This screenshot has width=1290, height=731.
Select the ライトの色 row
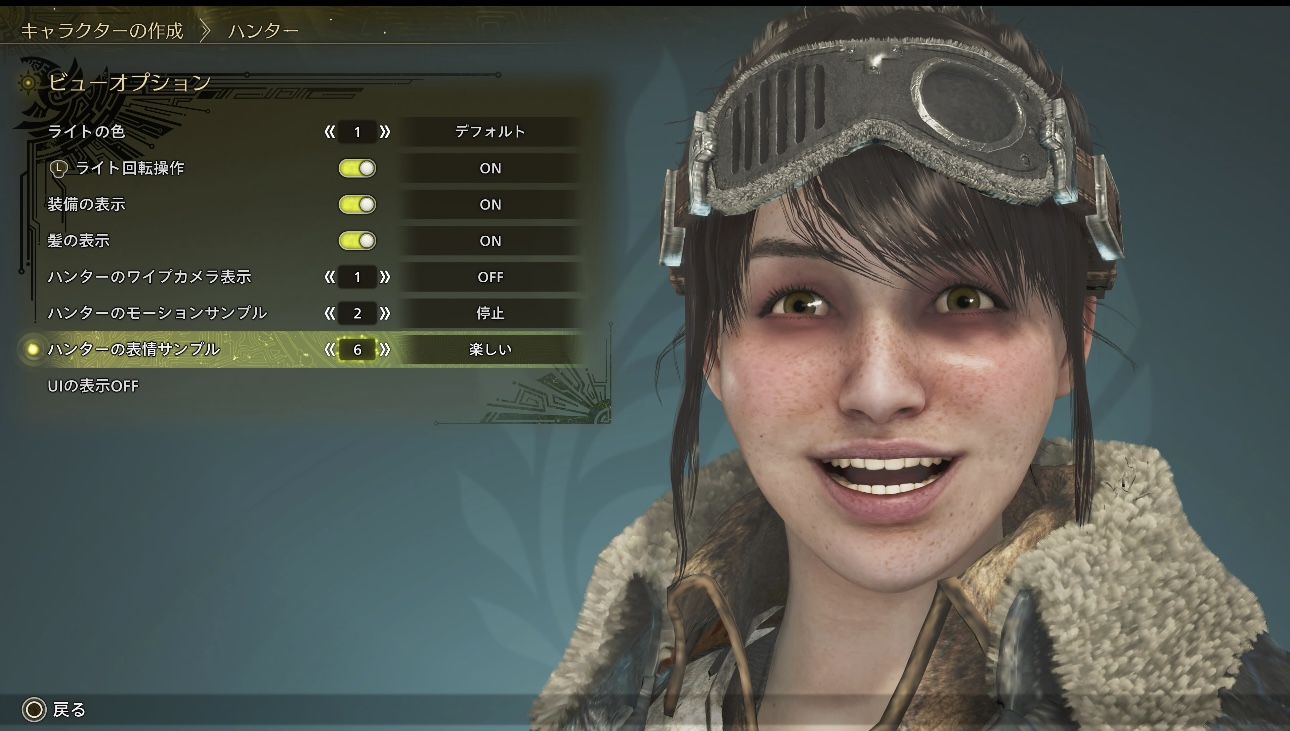click(87, 132)
